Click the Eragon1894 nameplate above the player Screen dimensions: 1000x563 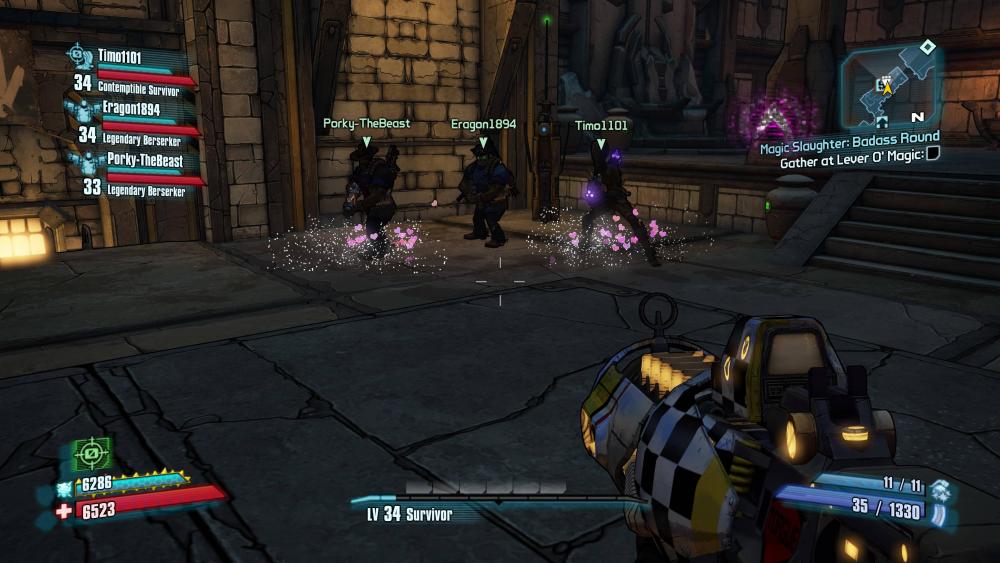point(483,125)
